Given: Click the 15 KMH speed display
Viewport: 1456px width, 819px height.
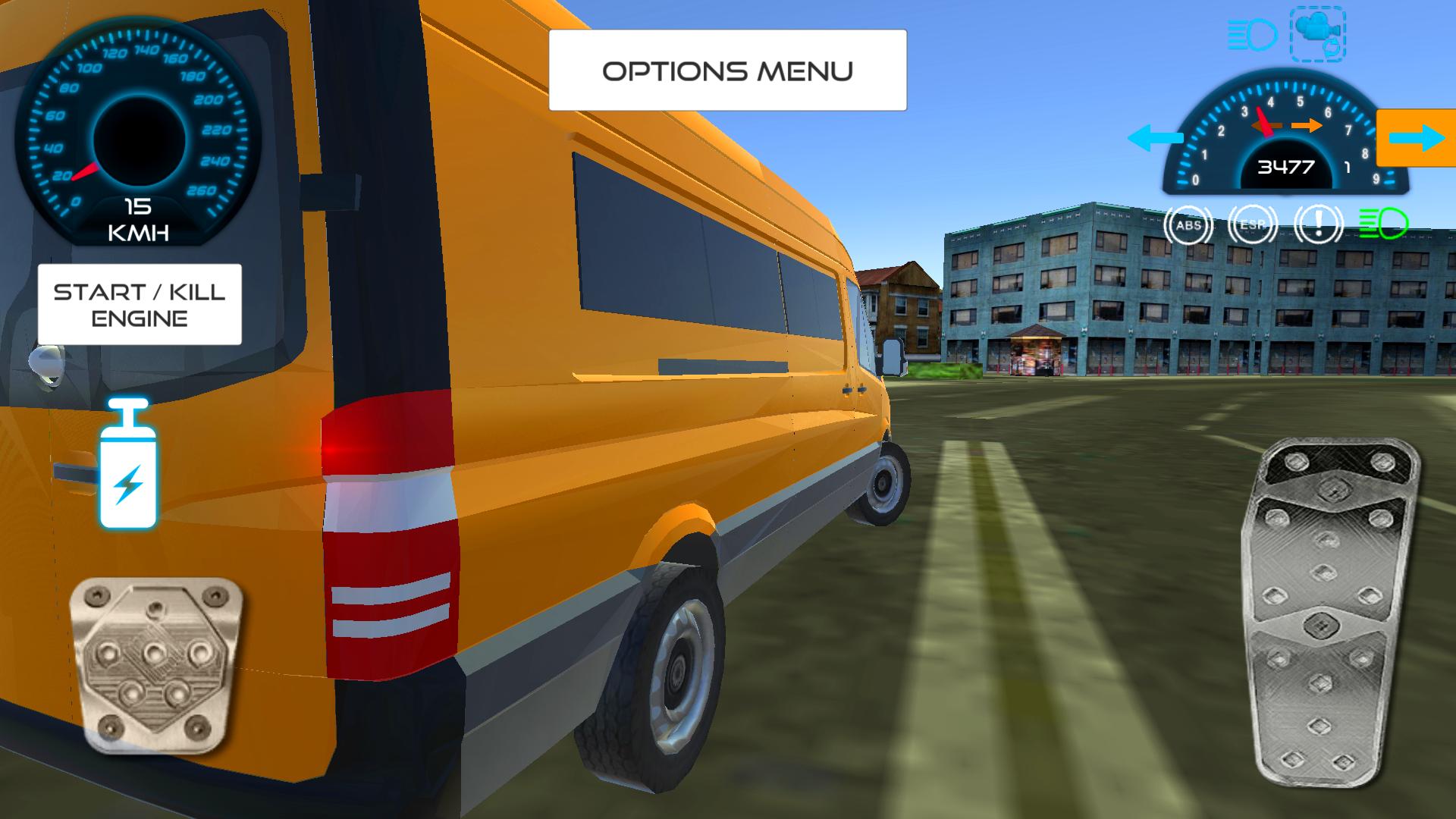Looking at the screenshot, I should (x=136, y=220).
